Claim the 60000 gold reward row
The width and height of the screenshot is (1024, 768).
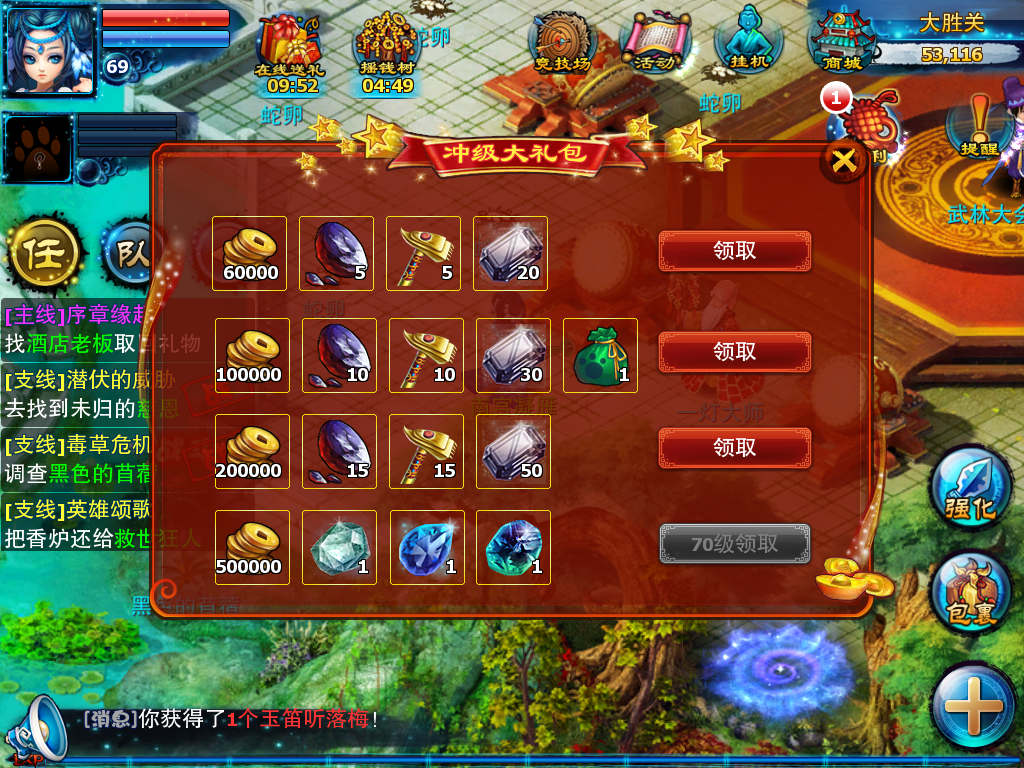[734, 252]
